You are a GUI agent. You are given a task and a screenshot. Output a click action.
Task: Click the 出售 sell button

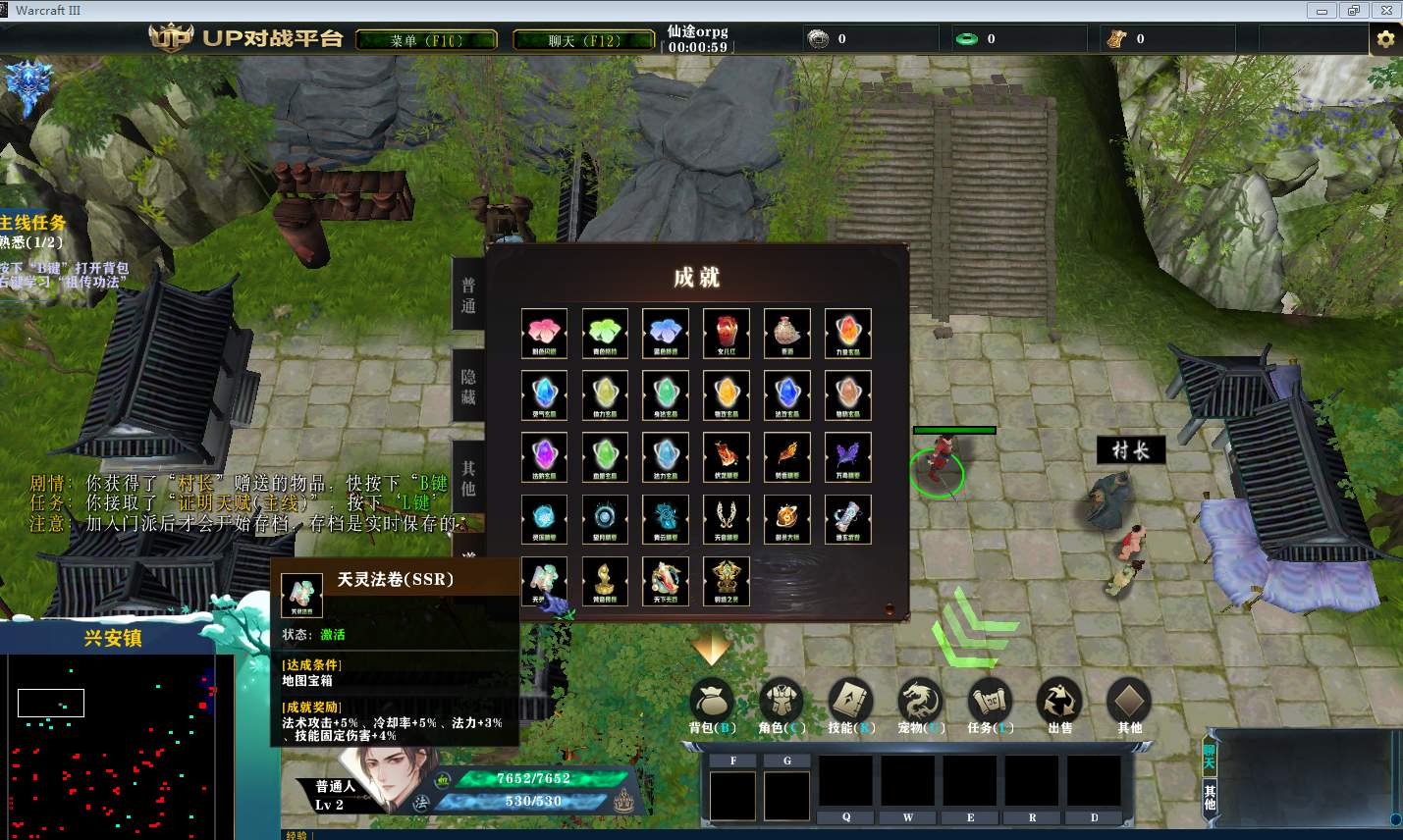click(1060, 703)
